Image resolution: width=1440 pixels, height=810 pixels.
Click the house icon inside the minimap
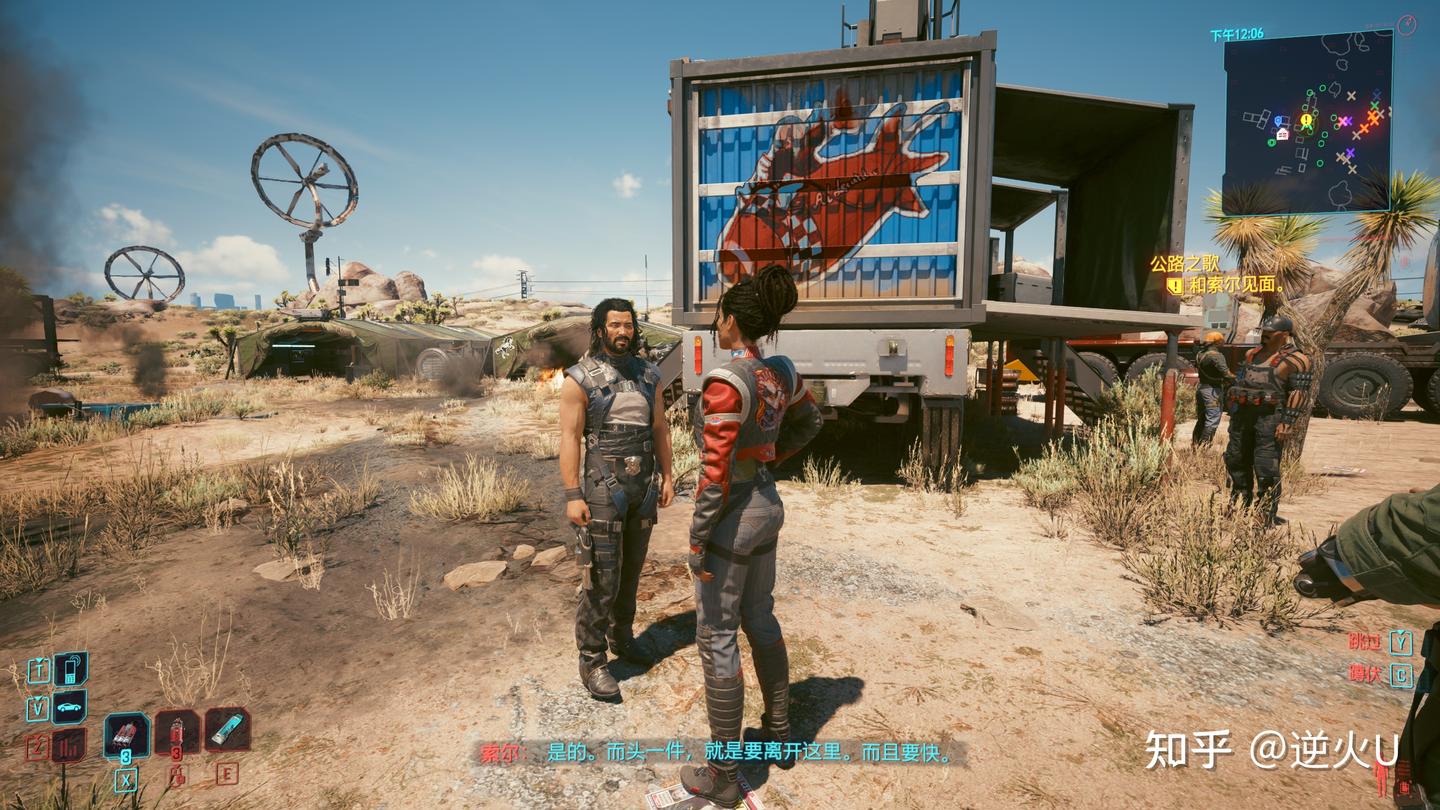coord(1282,135)
